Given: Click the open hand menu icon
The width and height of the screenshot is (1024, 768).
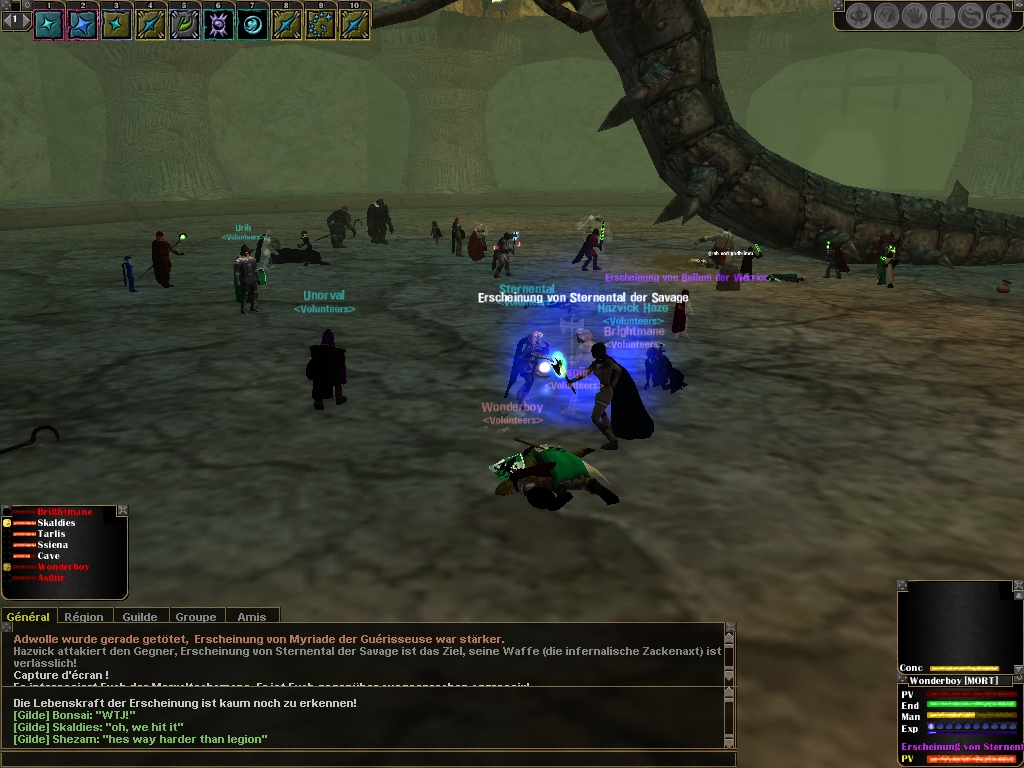Looking at the screenshot, I should [x=915, y=16].
